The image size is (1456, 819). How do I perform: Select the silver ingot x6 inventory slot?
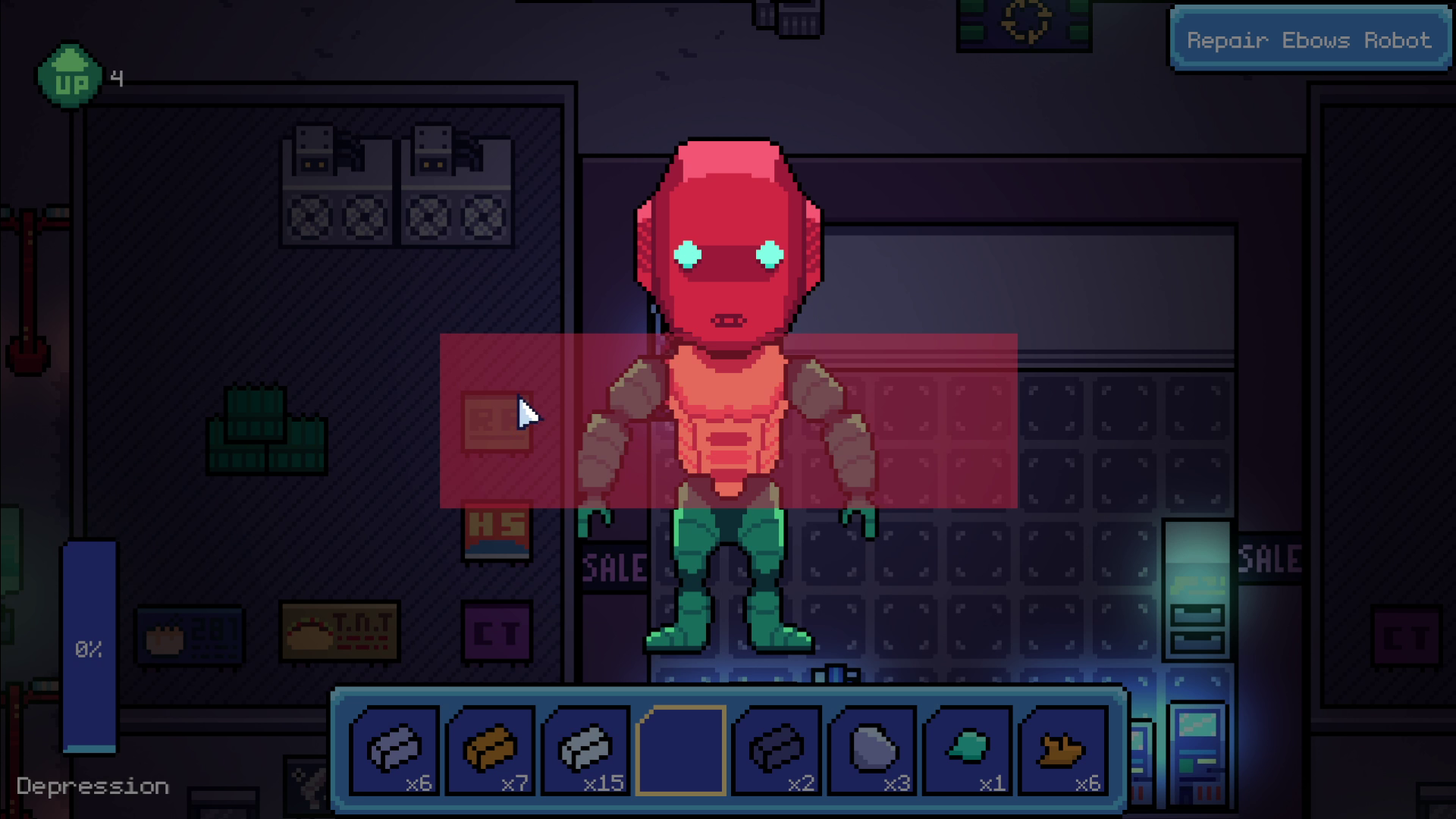point(395,751)
